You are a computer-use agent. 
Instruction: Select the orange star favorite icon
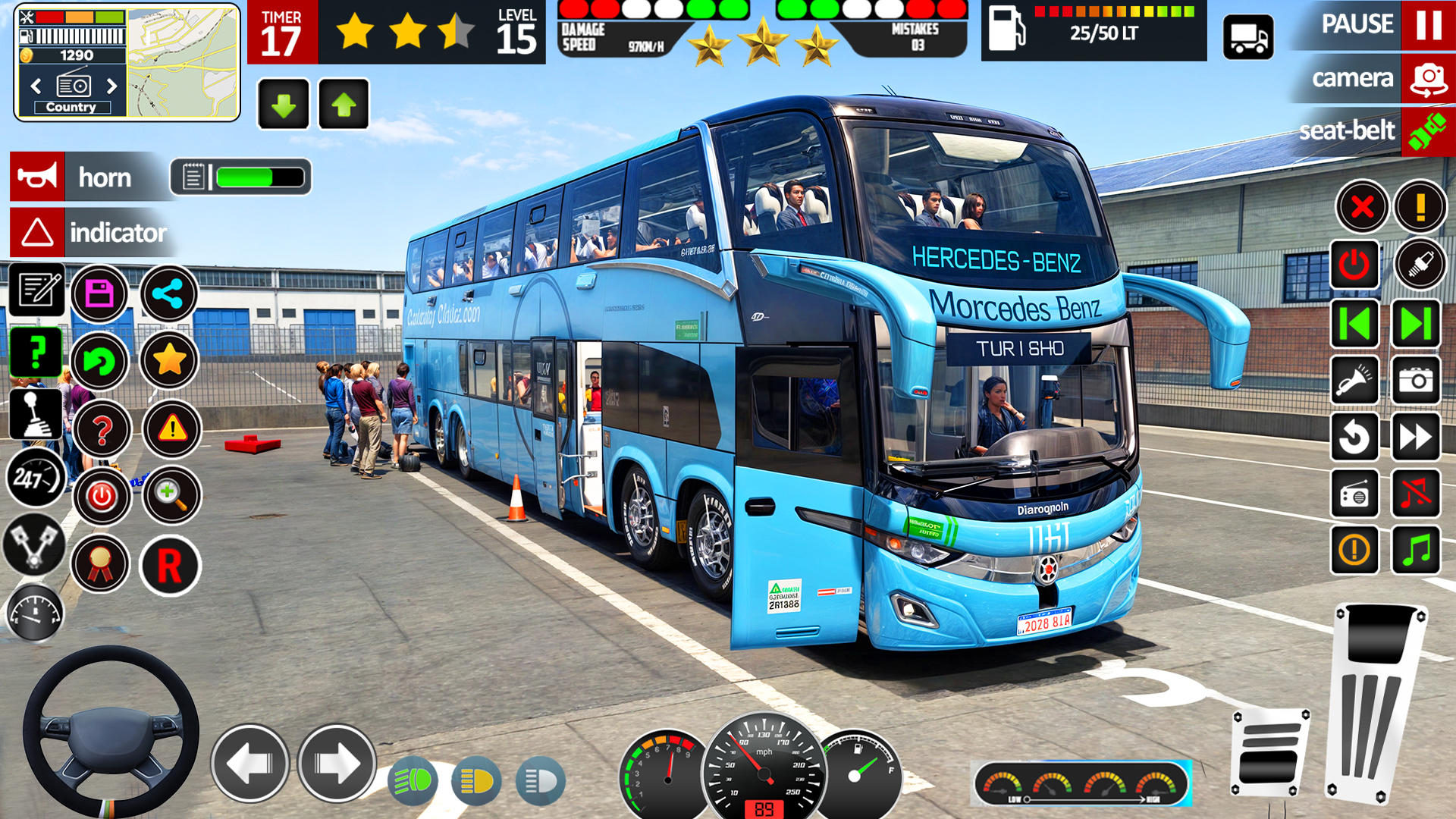(x=170, y=360)
